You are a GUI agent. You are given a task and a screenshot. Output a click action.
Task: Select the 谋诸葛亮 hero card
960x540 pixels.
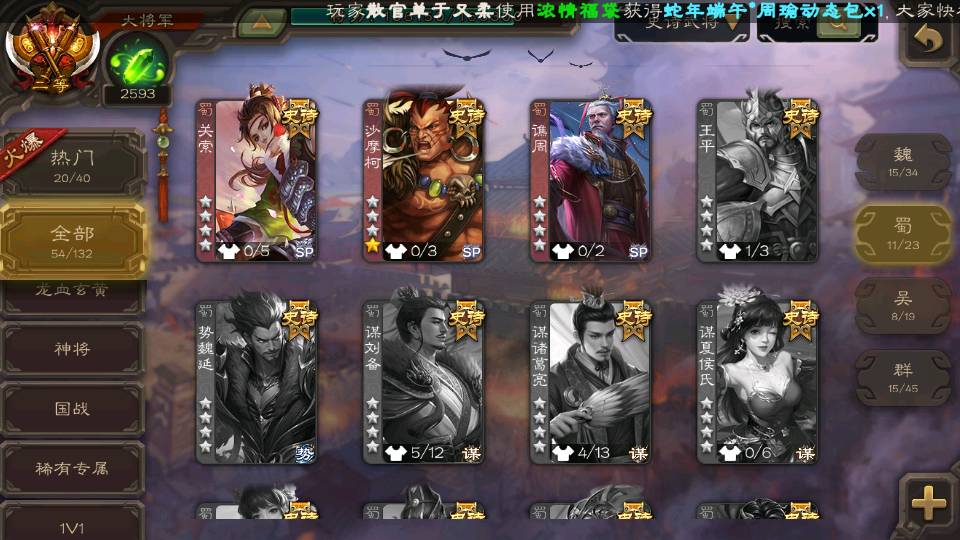tap(591, 382)
